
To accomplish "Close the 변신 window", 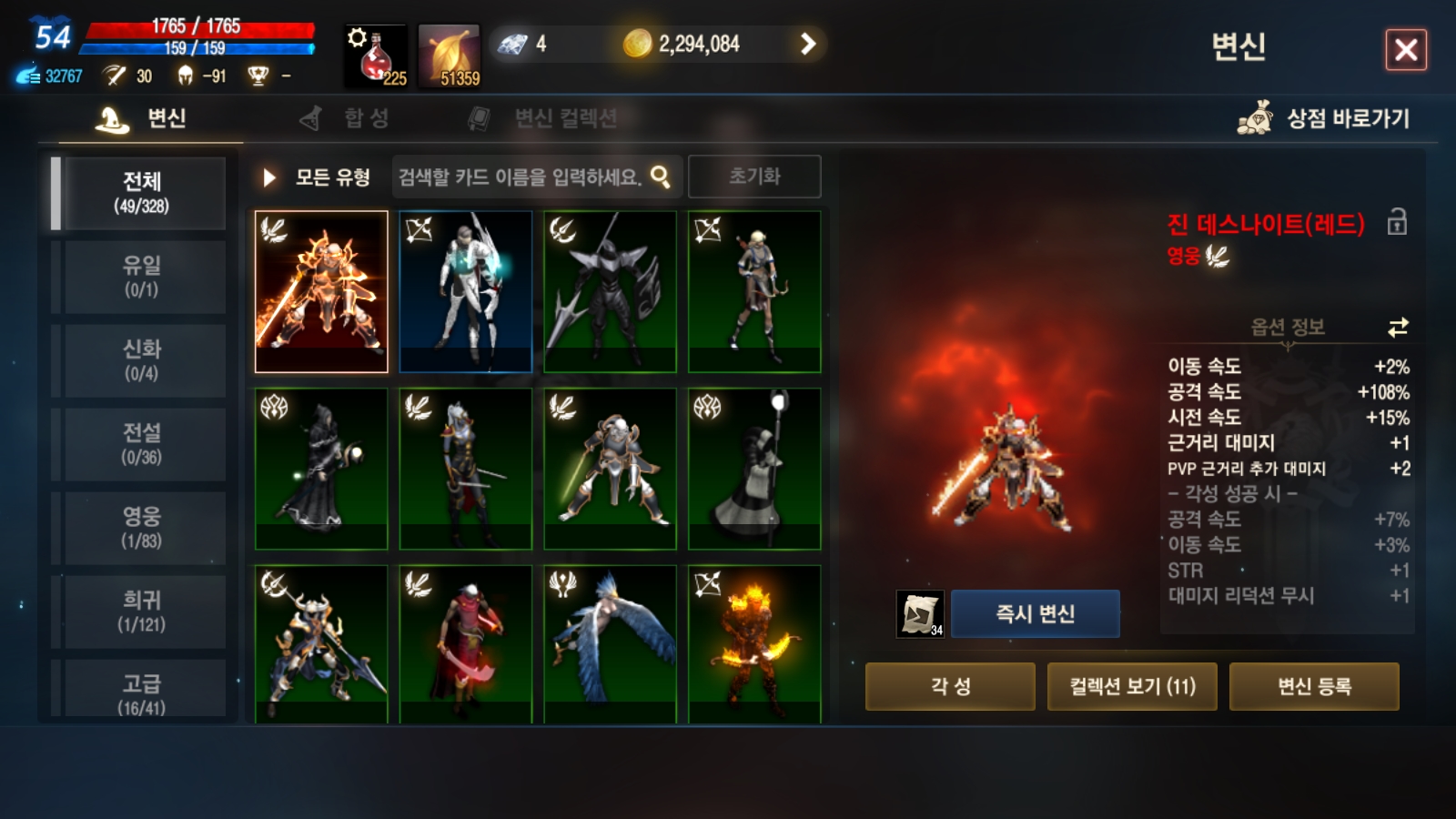I will 1405,50.
